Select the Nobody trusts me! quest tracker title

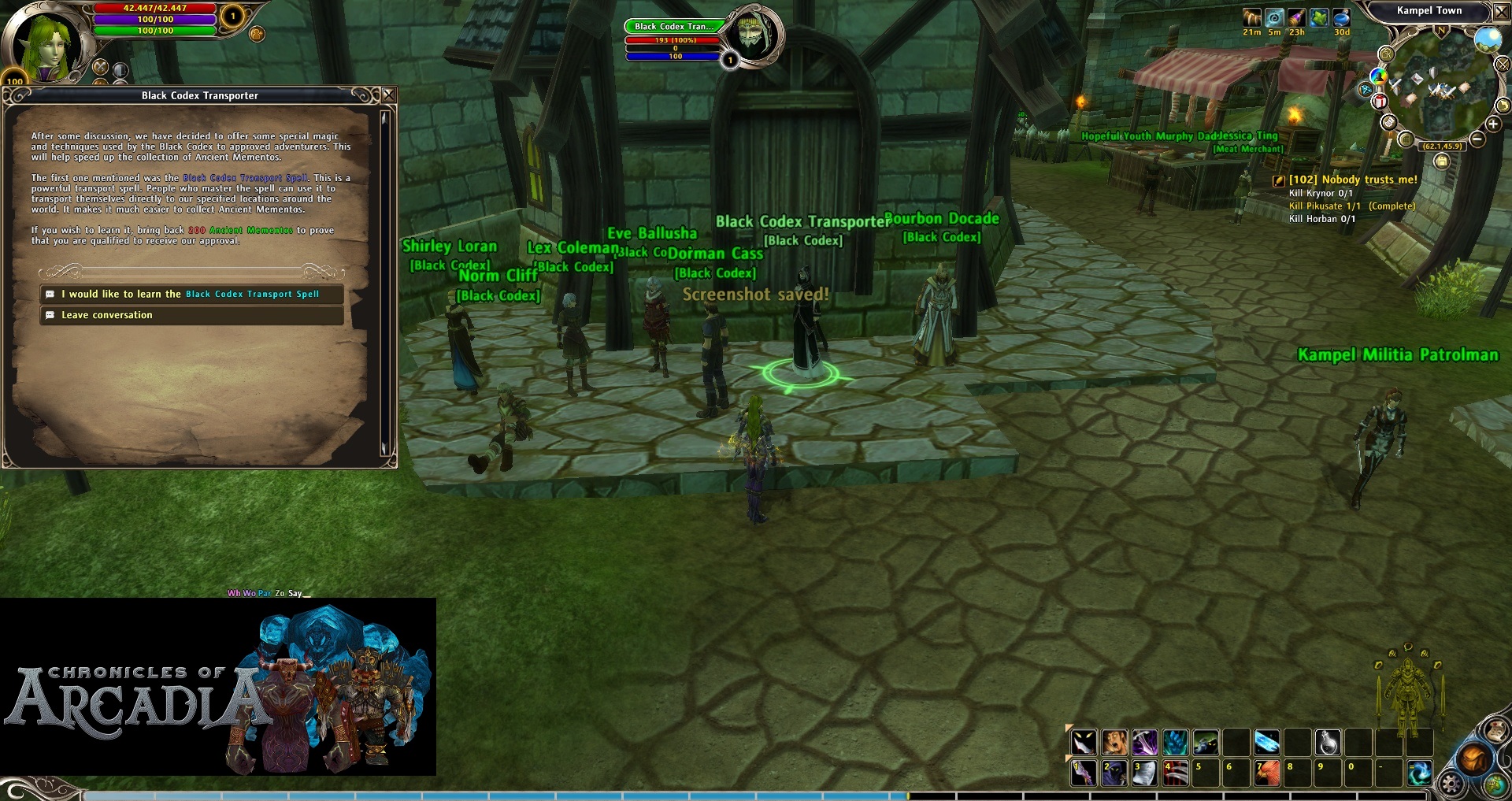(x=1352, y=180)
